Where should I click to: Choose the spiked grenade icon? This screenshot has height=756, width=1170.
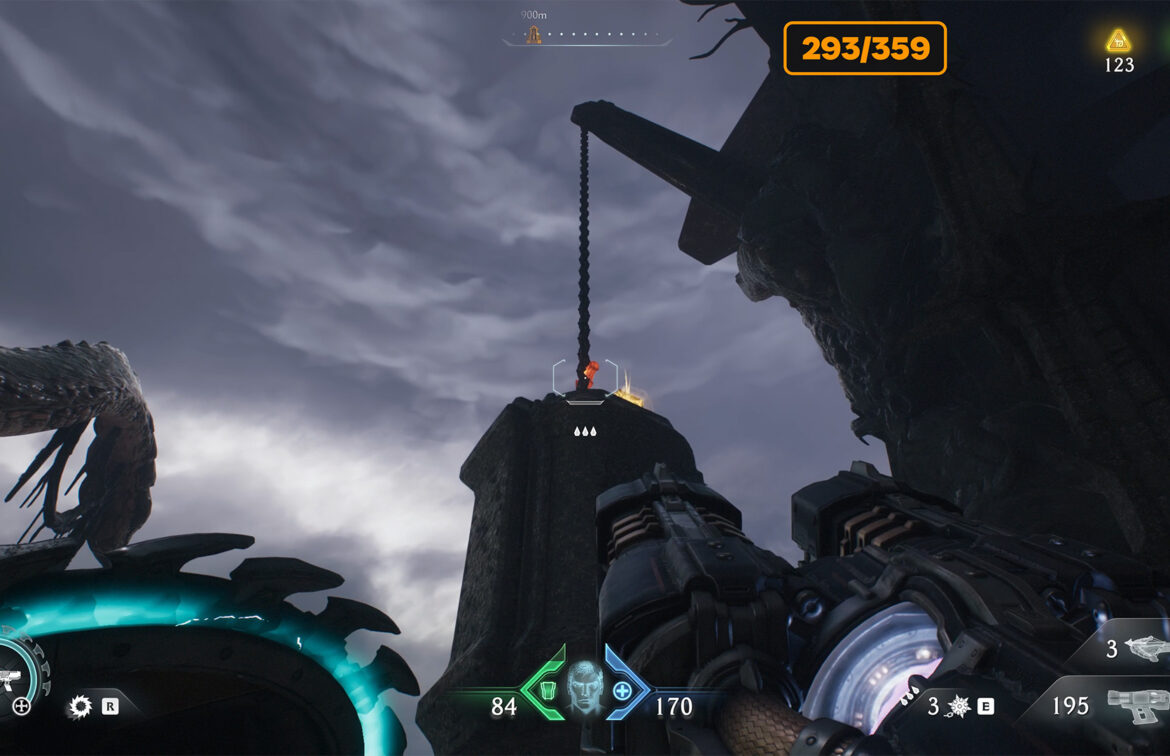coord(958,707)
